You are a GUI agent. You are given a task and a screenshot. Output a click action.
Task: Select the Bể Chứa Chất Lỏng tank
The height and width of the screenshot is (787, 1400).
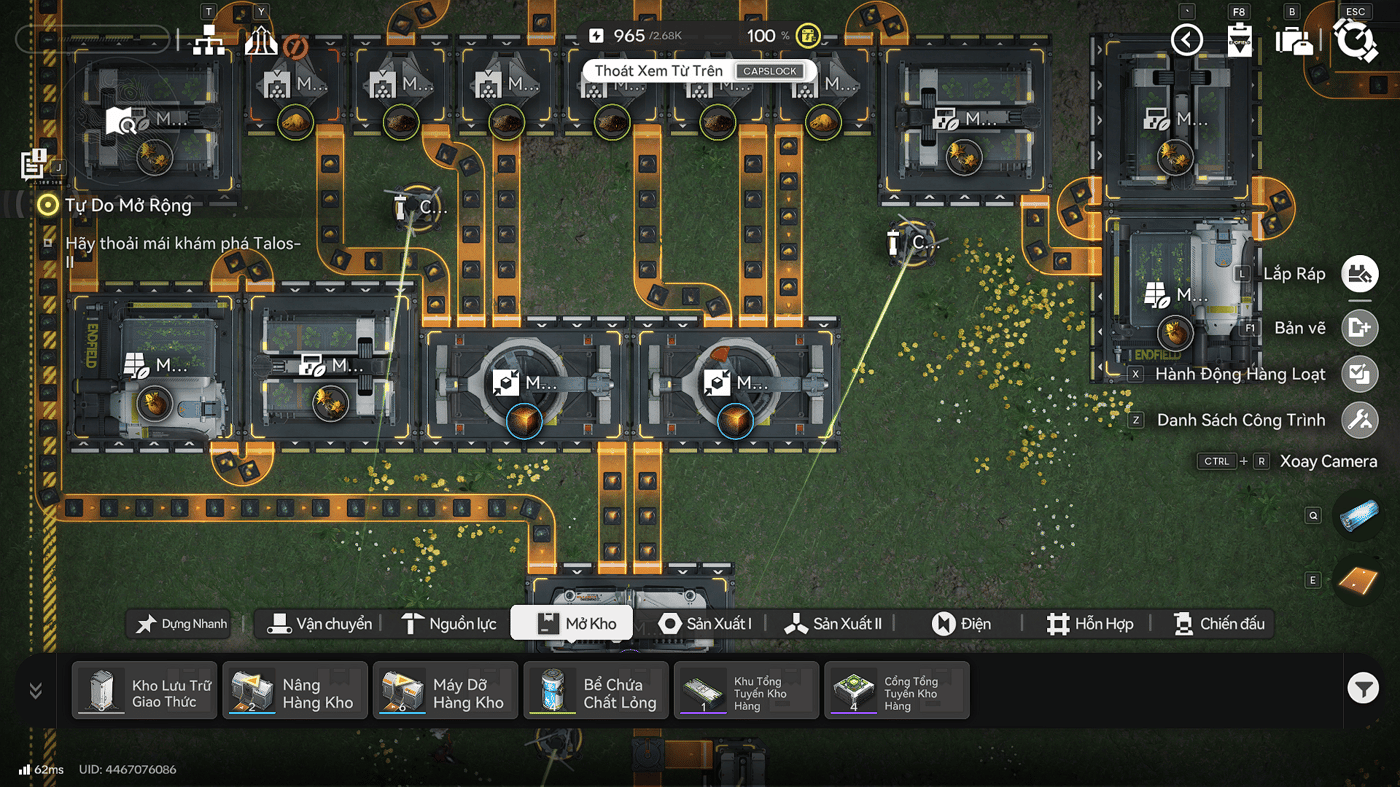[x=596, y=691]
